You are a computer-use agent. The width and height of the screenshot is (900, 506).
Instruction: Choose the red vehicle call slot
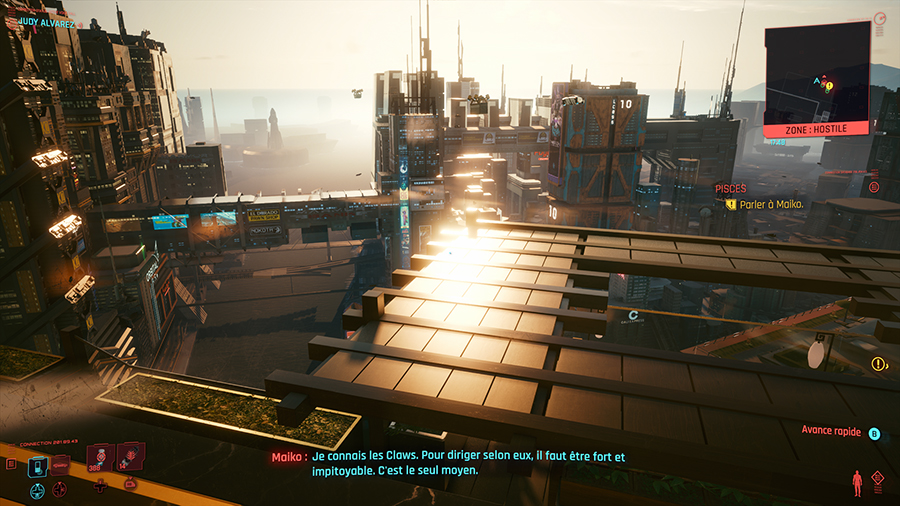pos(61,464)
